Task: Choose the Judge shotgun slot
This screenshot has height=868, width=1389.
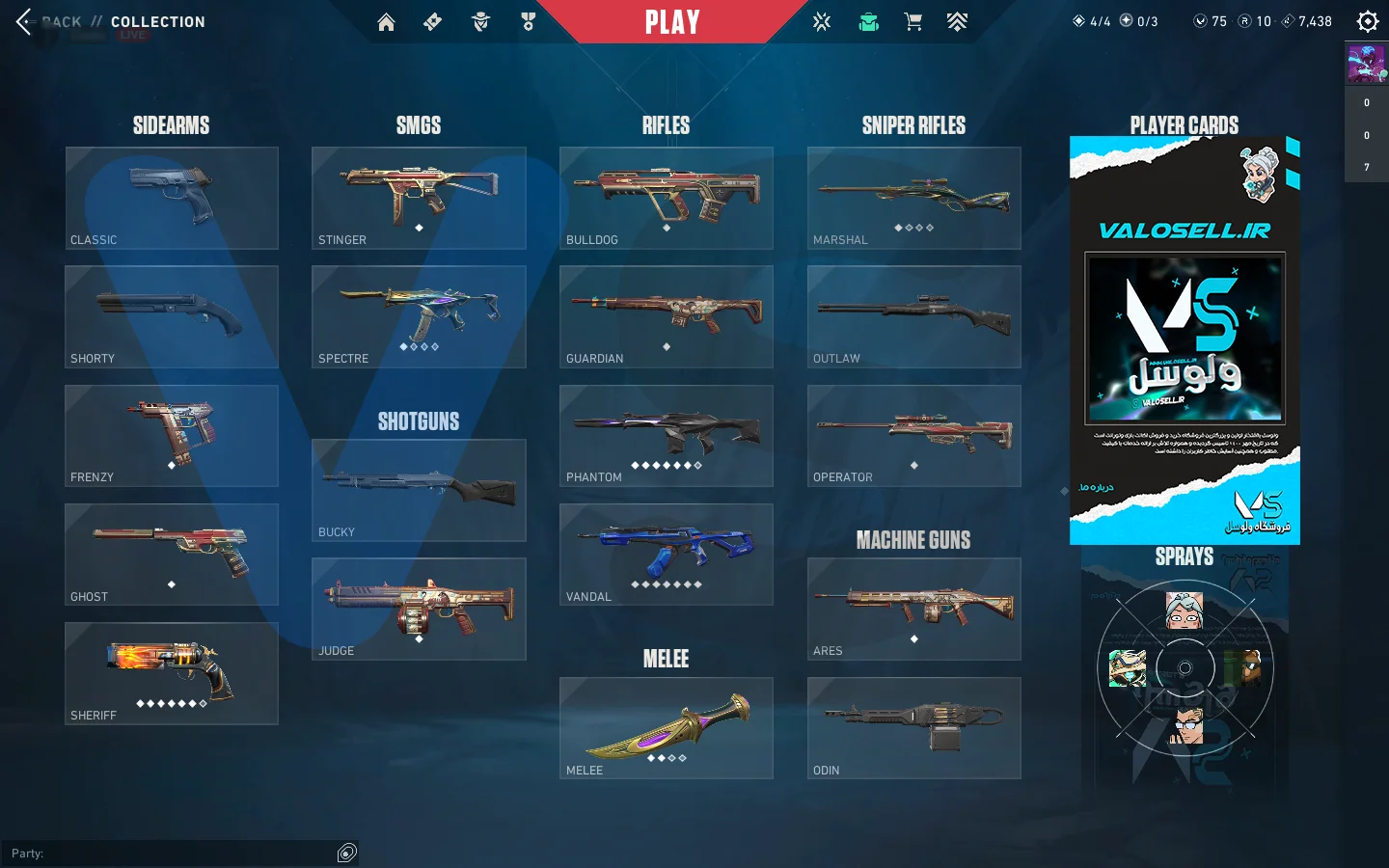Action: tap(419, 609)
